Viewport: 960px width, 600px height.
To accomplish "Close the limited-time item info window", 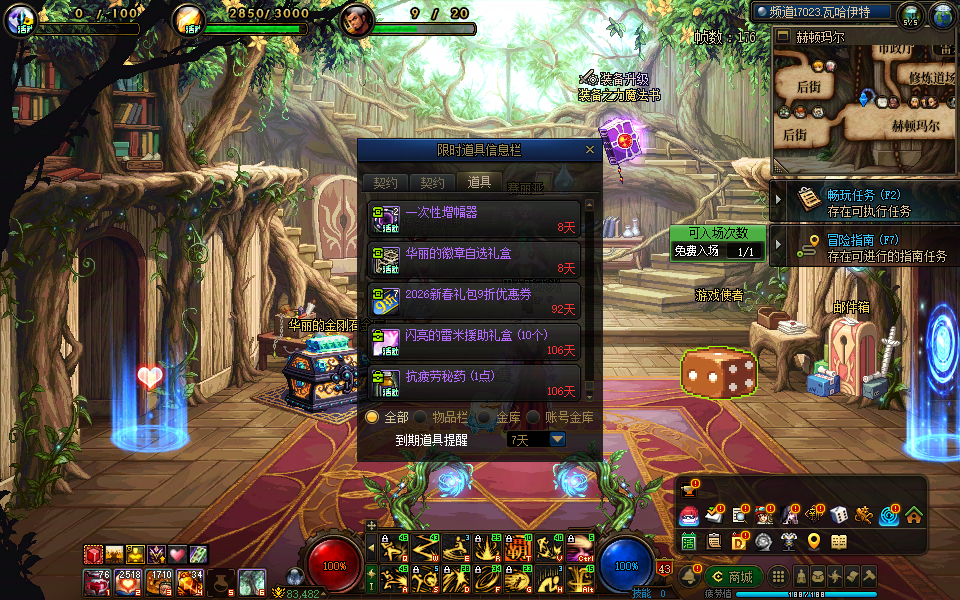I will (590, 150).
